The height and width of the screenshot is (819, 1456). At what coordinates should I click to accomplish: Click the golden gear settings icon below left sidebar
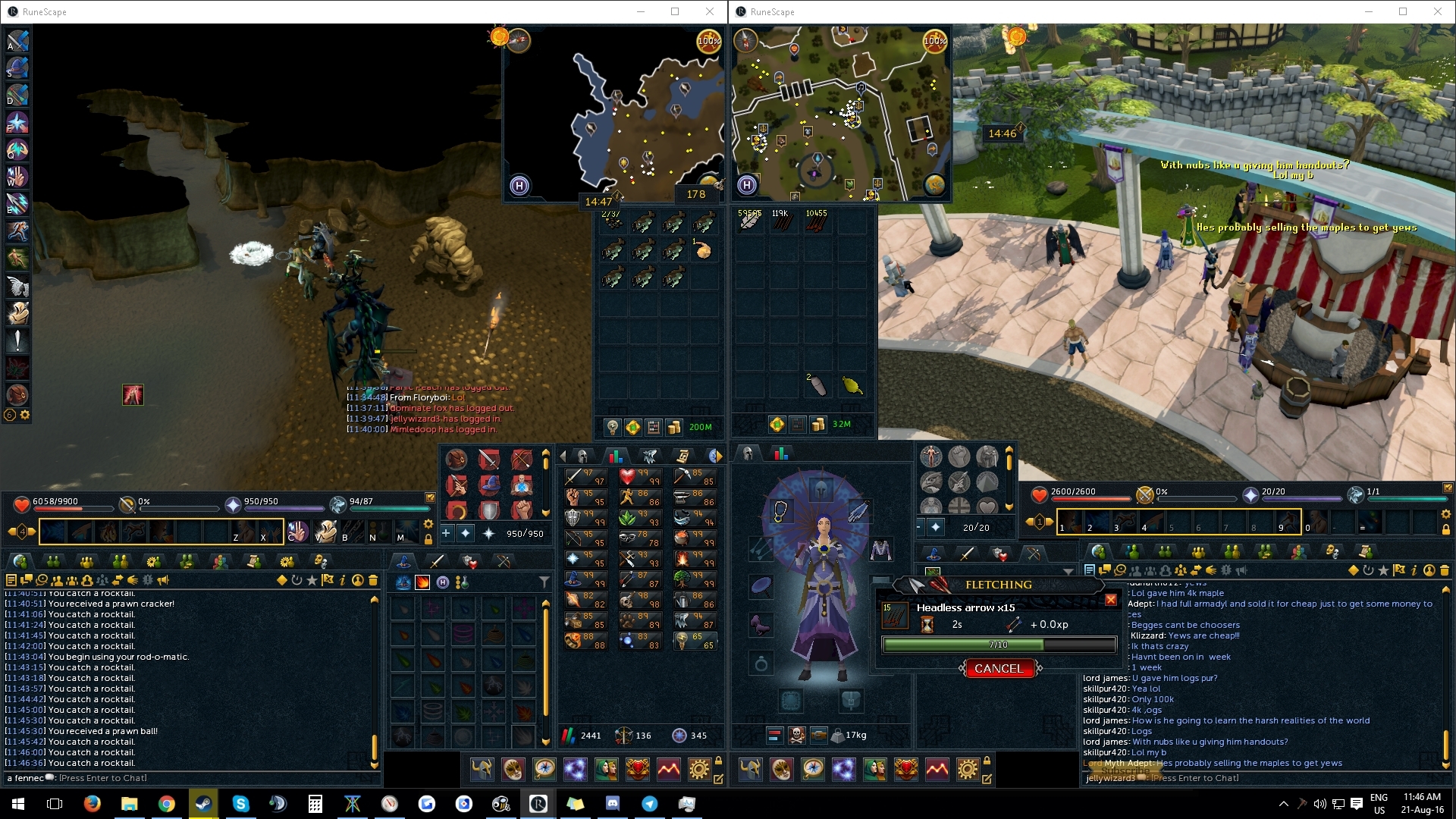click(24, 415)
